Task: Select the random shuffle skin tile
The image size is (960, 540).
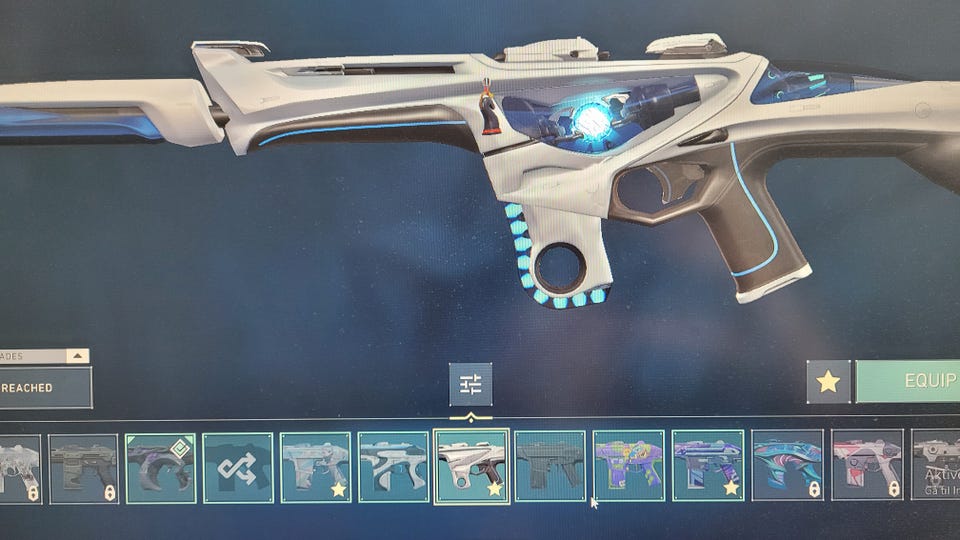Action: pos(237,467)
